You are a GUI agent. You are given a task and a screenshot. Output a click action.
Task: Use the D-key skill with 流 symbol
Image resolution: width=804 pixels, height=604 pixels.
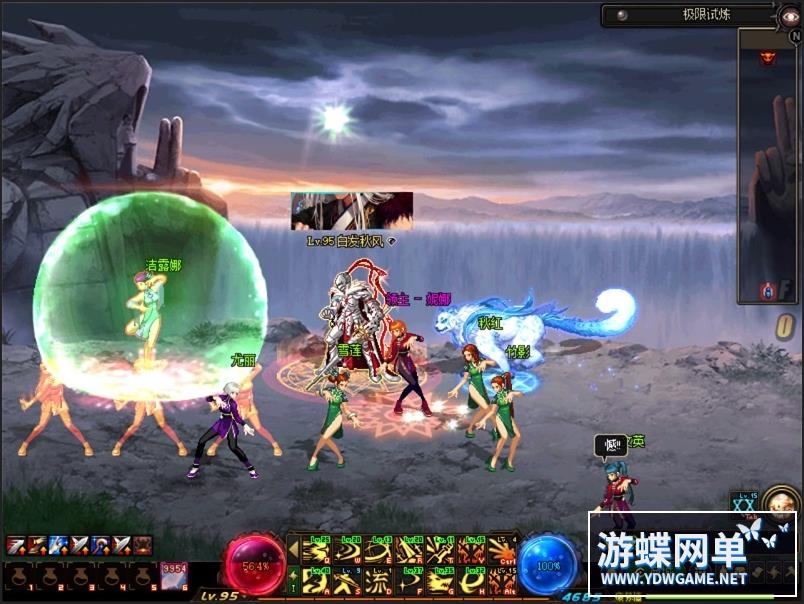pyautogui.click(x=377, y=580)
